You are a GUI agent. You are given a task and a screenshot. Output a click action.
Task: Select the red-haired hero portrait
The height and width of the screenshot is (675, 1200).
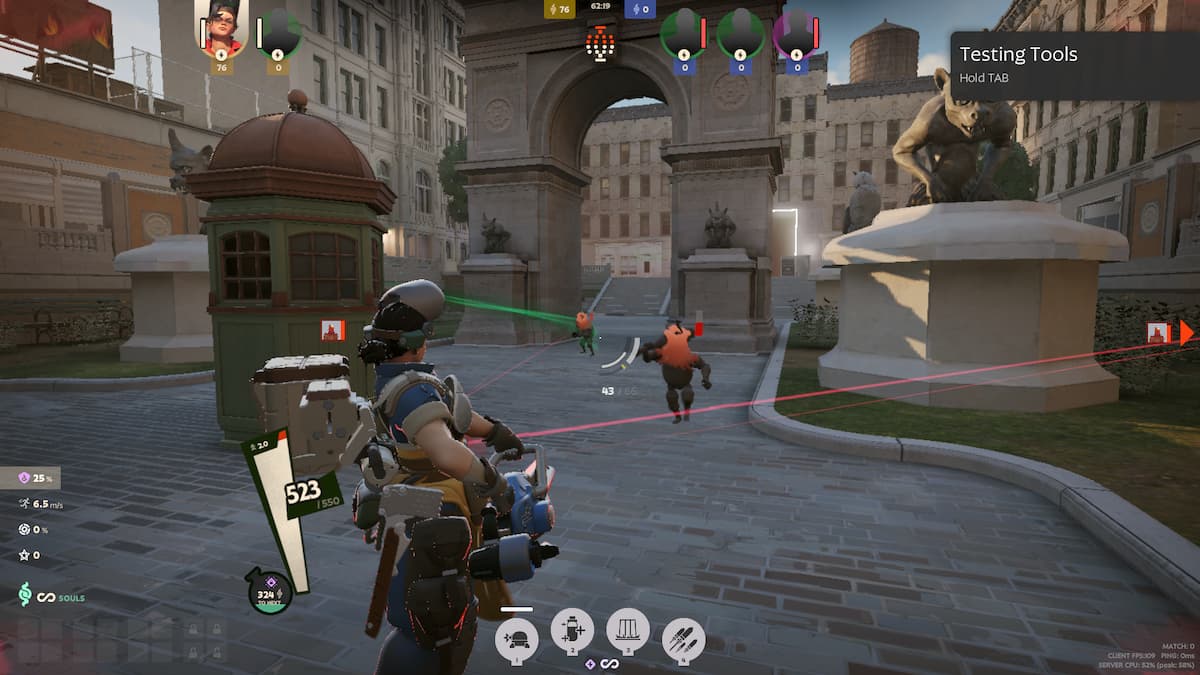(222, 28)
